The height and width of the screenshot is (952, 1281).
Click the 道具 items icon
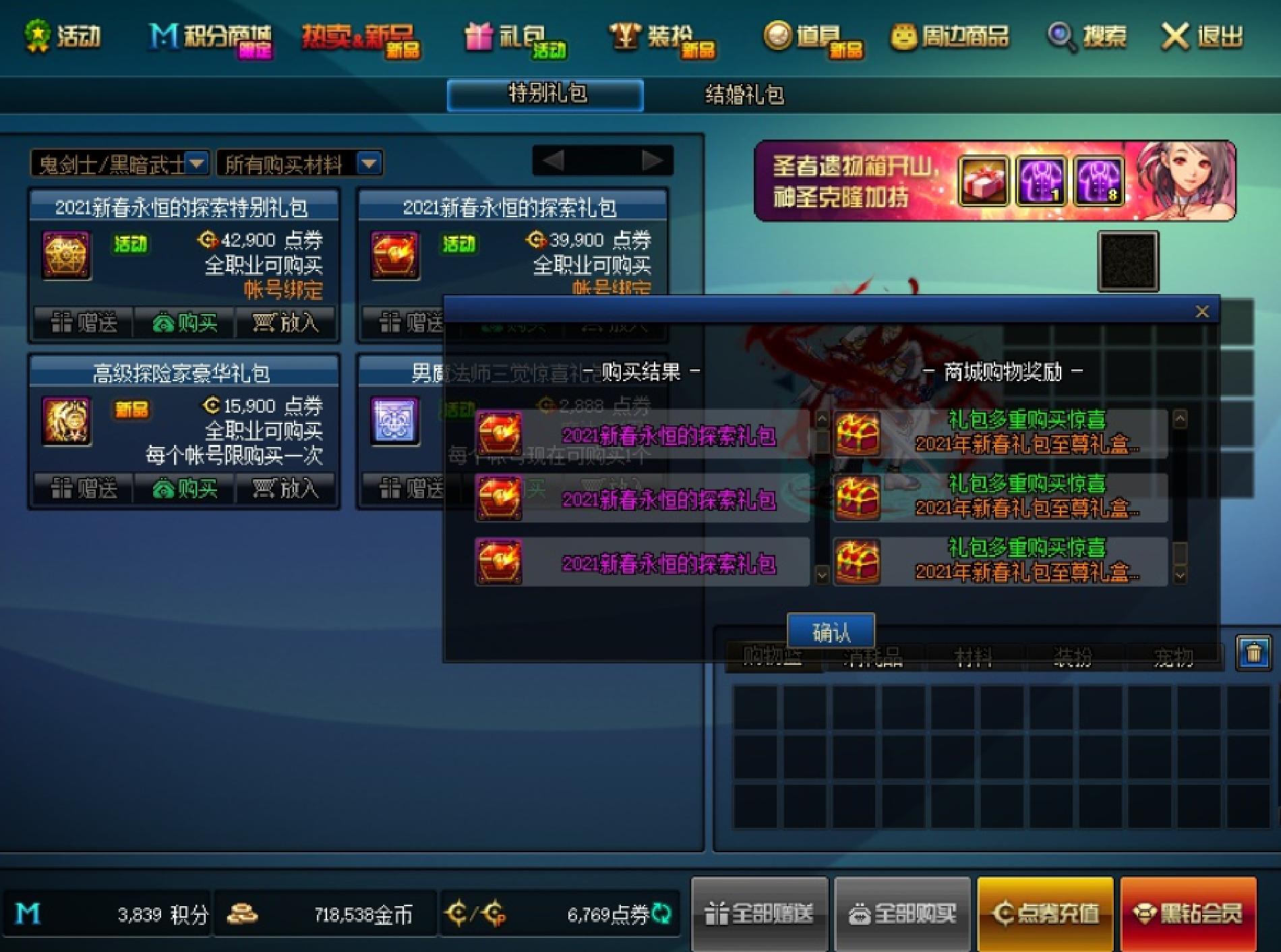(x=802, y=38)
